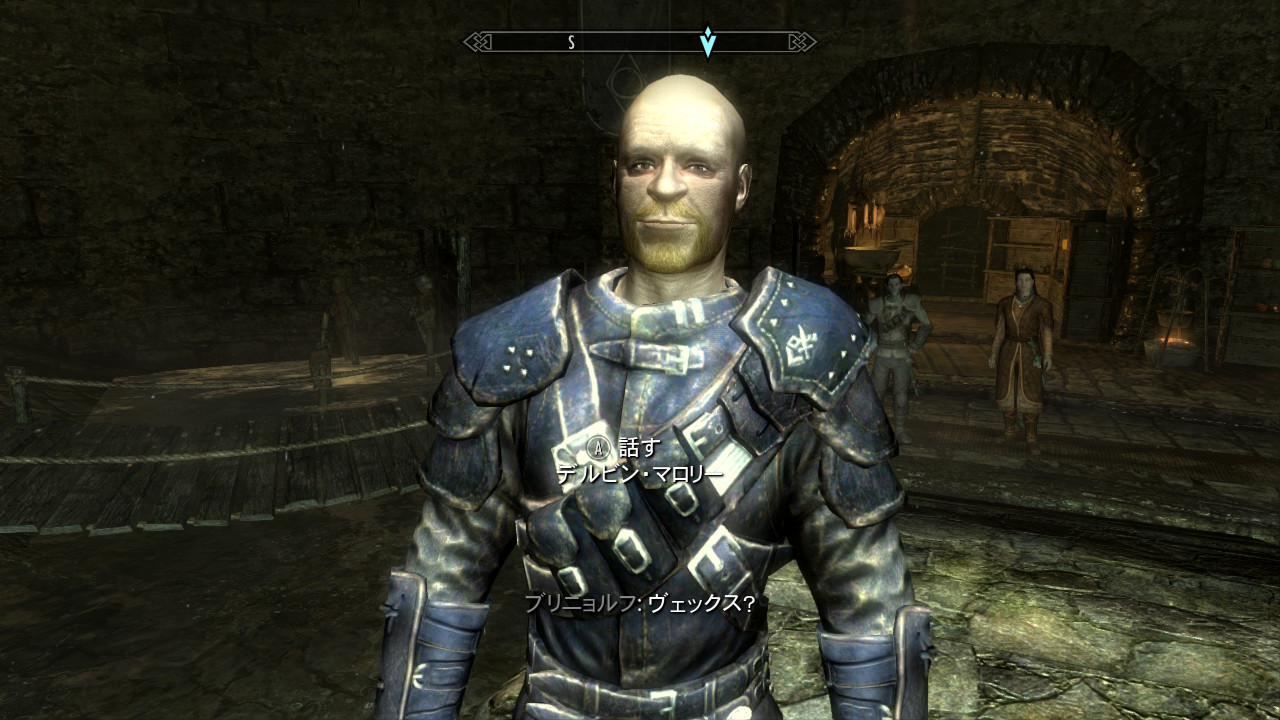
Task: Click the blue quest marker on the compass
Action: coord(708,42)
